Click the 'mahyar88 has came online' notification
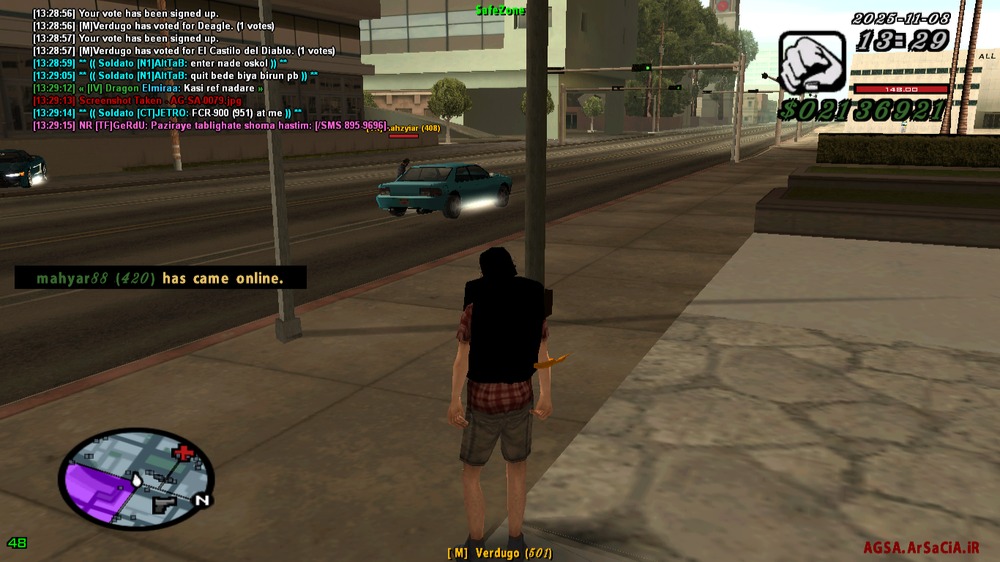This screenshot has width=1000, height=562. click(x=160, y=278)
